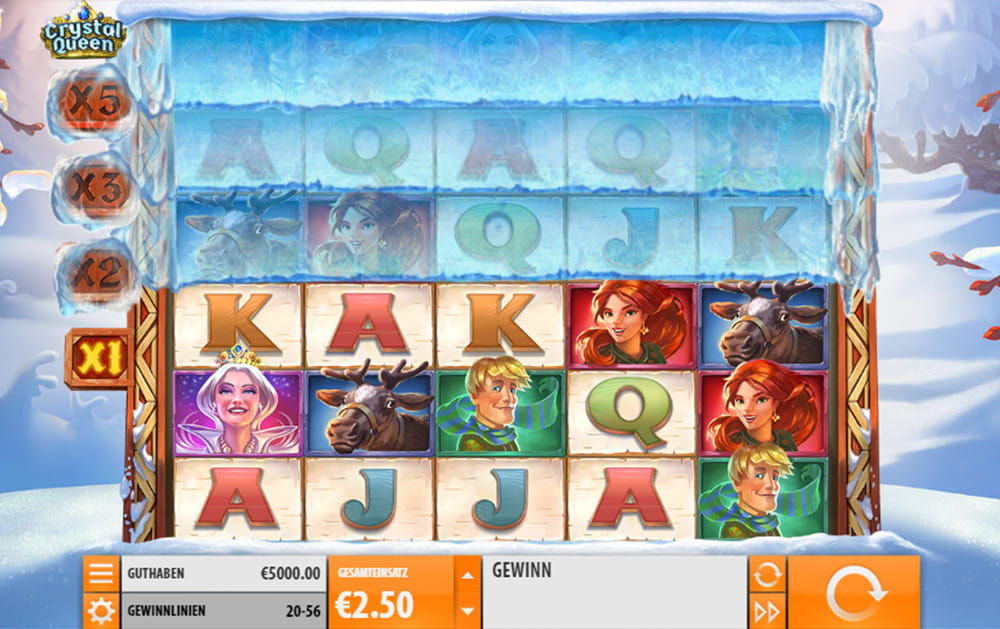This screenshot has width=1000, height=629.
Task: Activate the autoplay circular arrows button
Action: click(767, 574)
